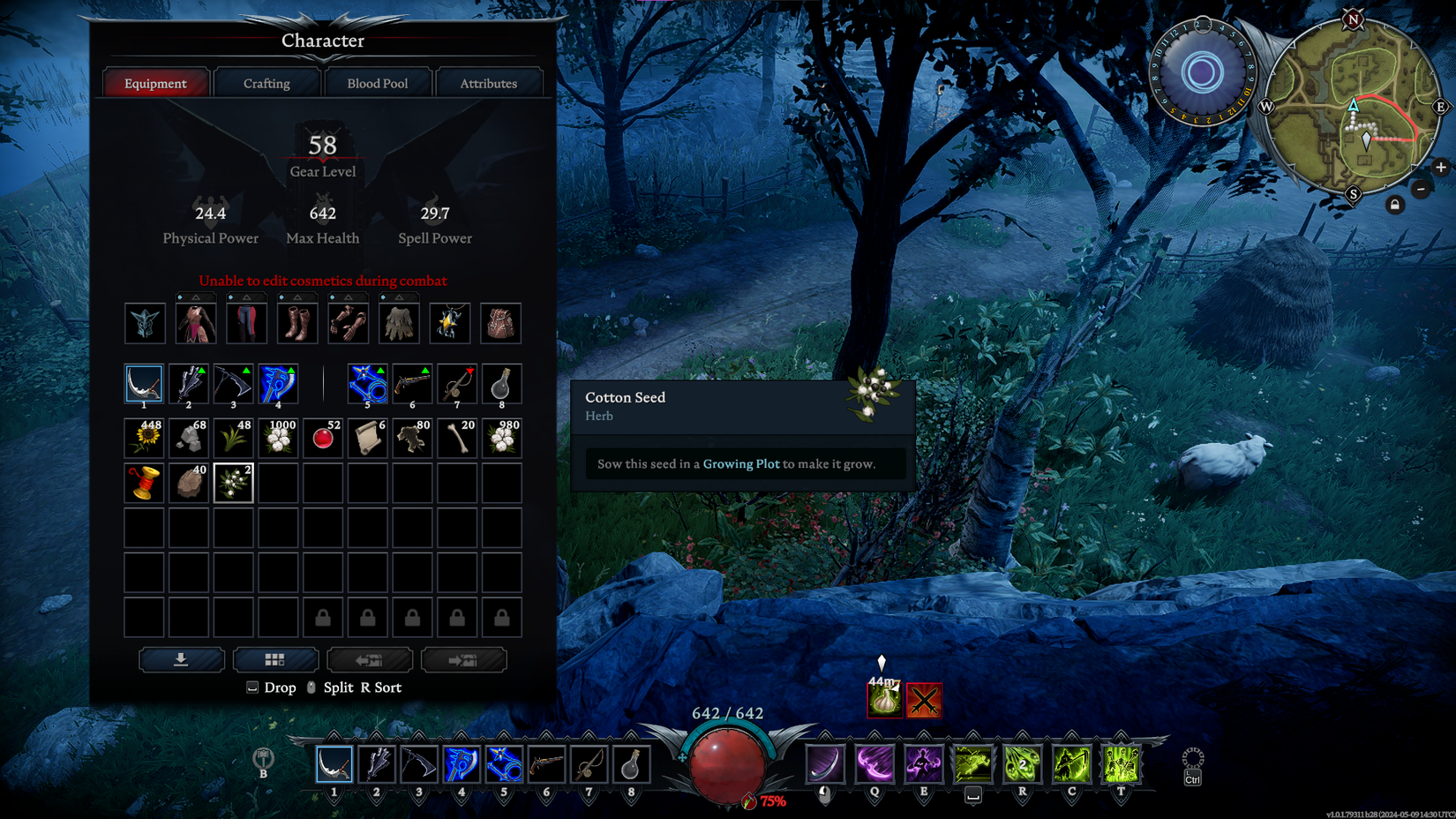Toggle the minimap lock icon
1456x819 pixels.
1395,205
